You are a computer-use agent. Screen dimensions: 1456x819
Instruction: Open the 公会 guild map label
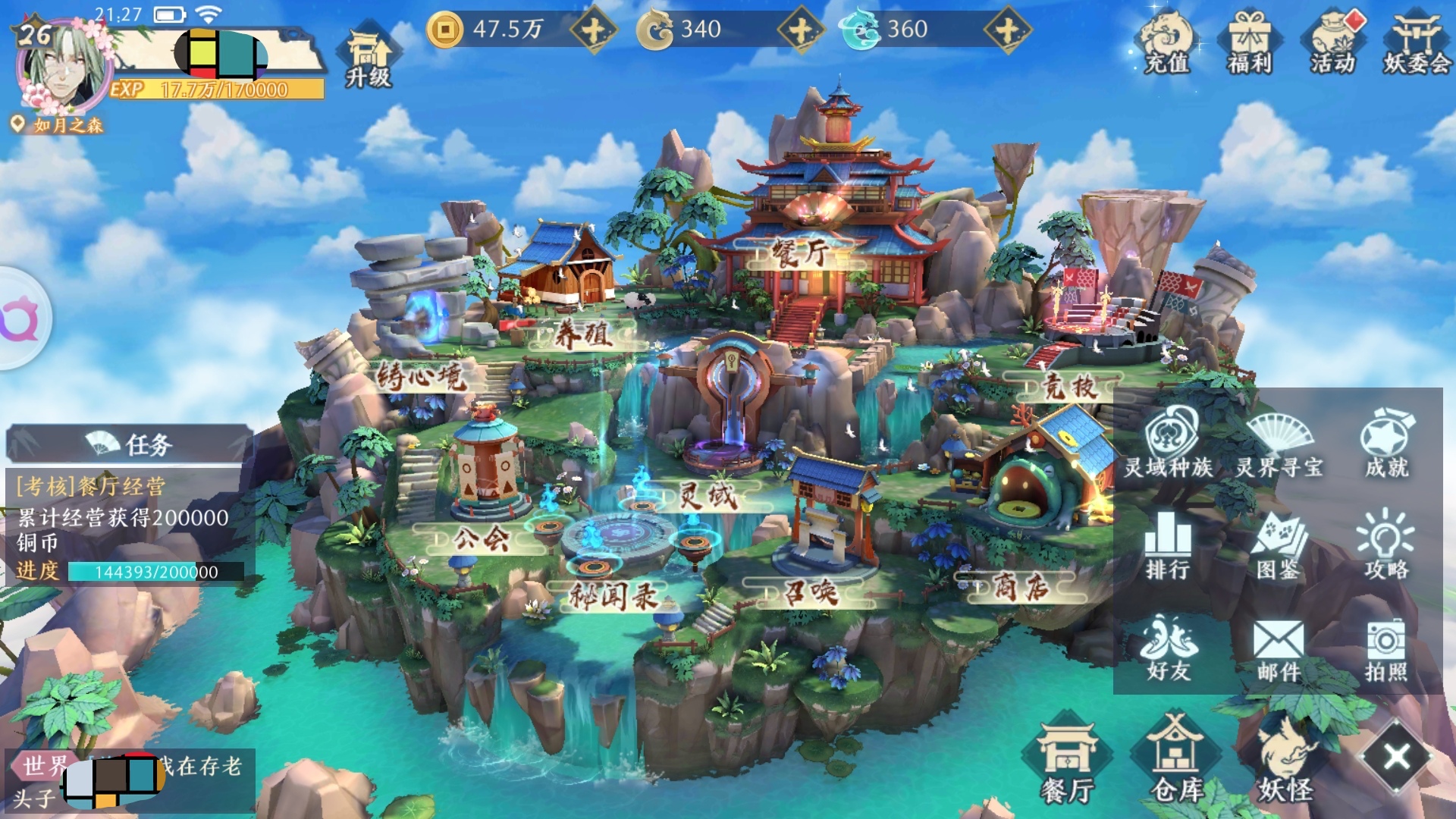481,538
